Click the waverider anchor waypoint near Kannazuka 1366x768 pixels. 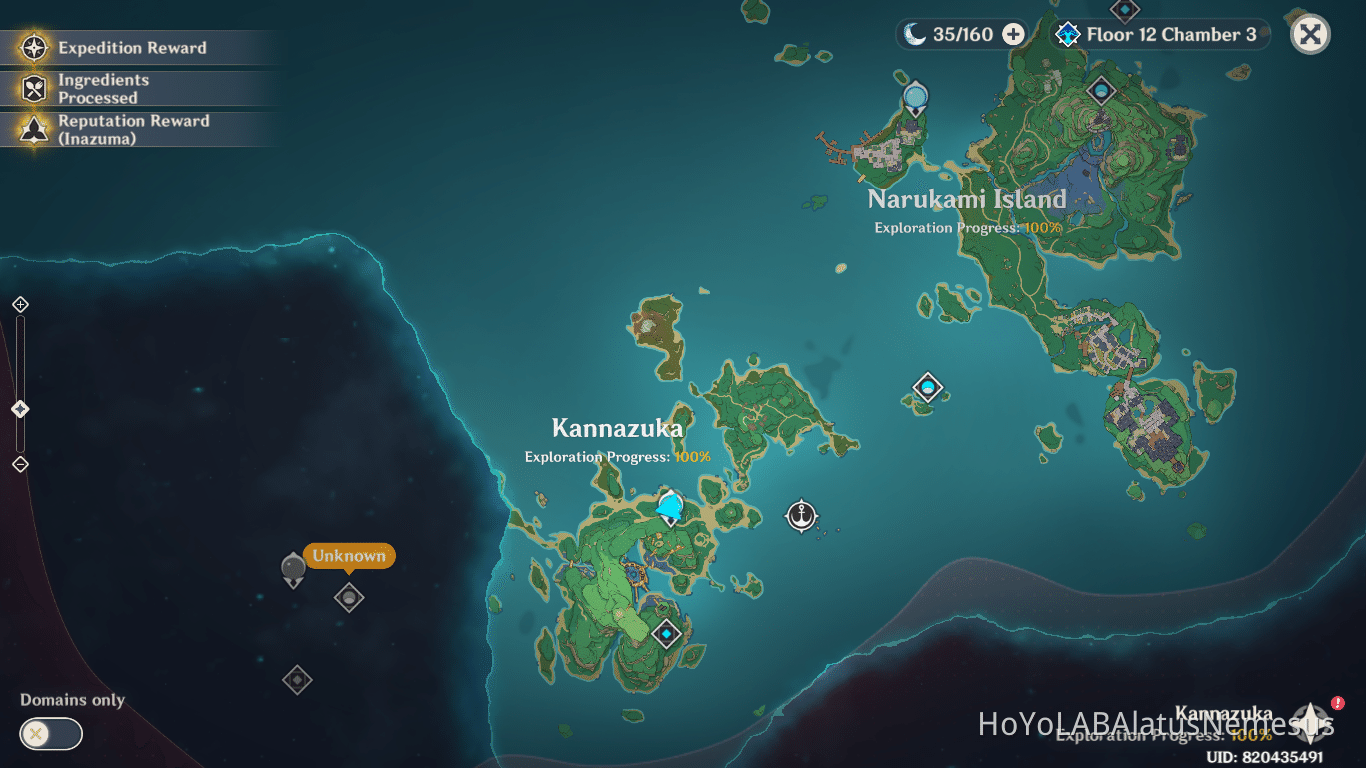coord(802,516)
